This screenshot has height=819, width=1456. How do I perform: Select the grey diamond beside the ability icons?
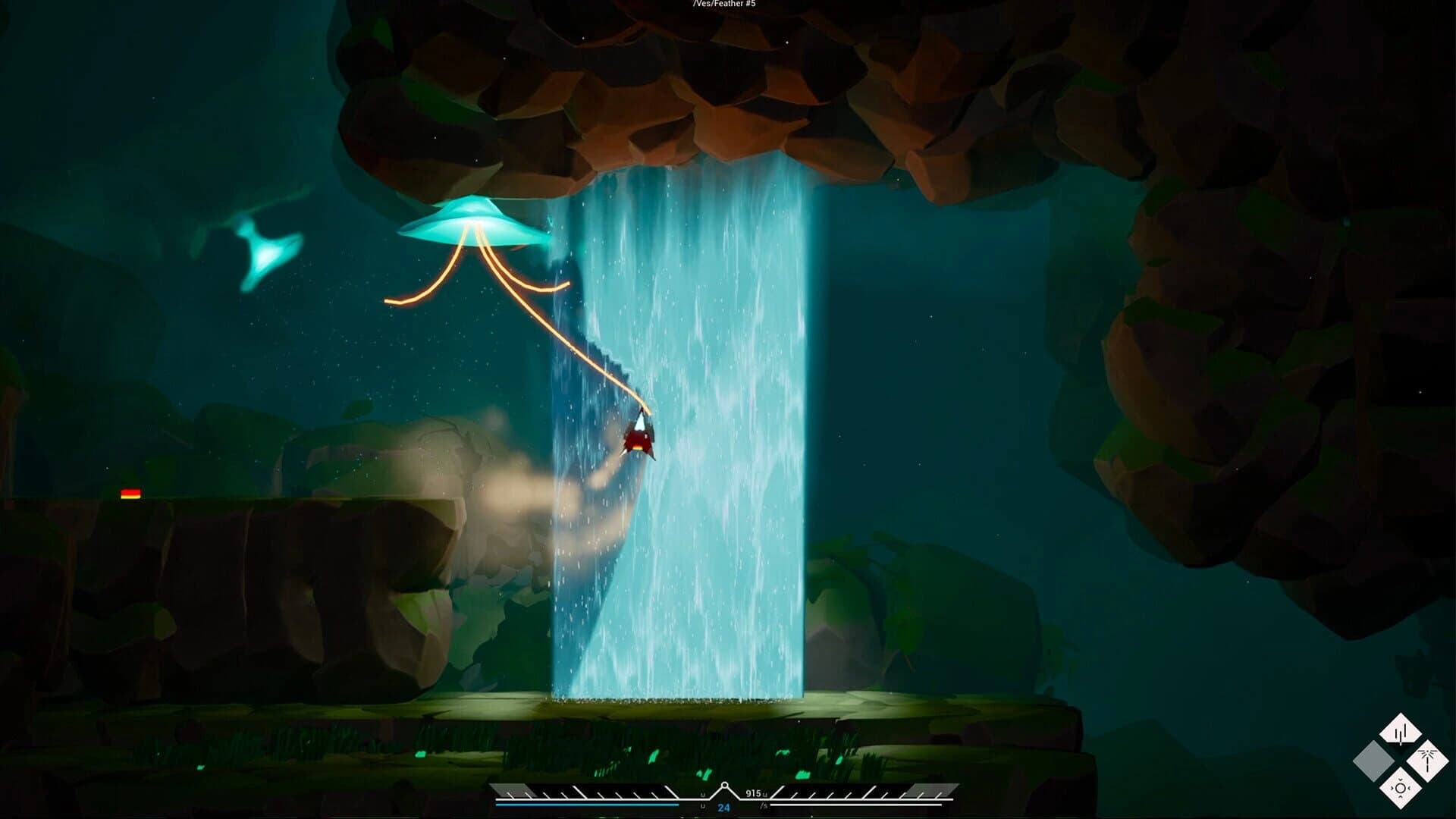(x=1373, y=761)
